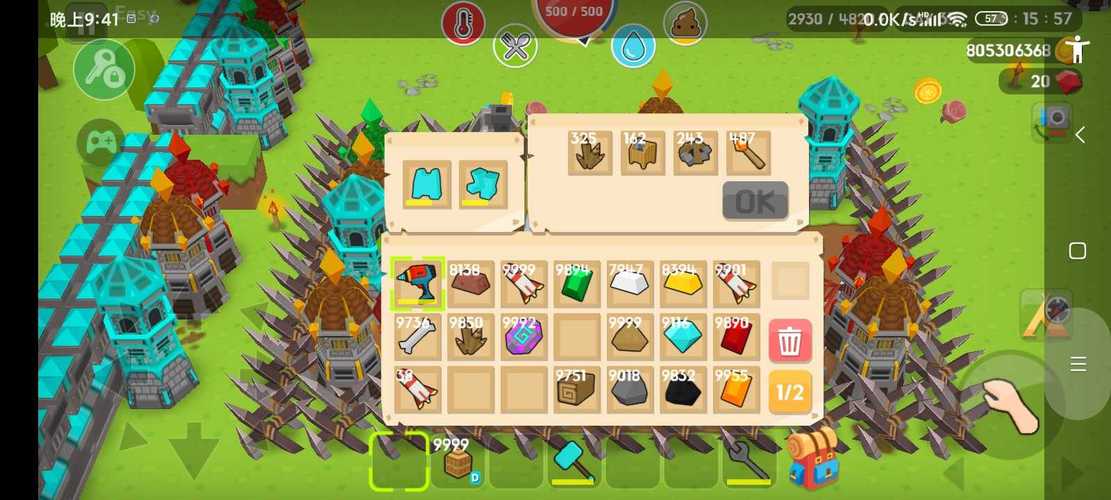Tap the red trash can button

tap(789, 341)
